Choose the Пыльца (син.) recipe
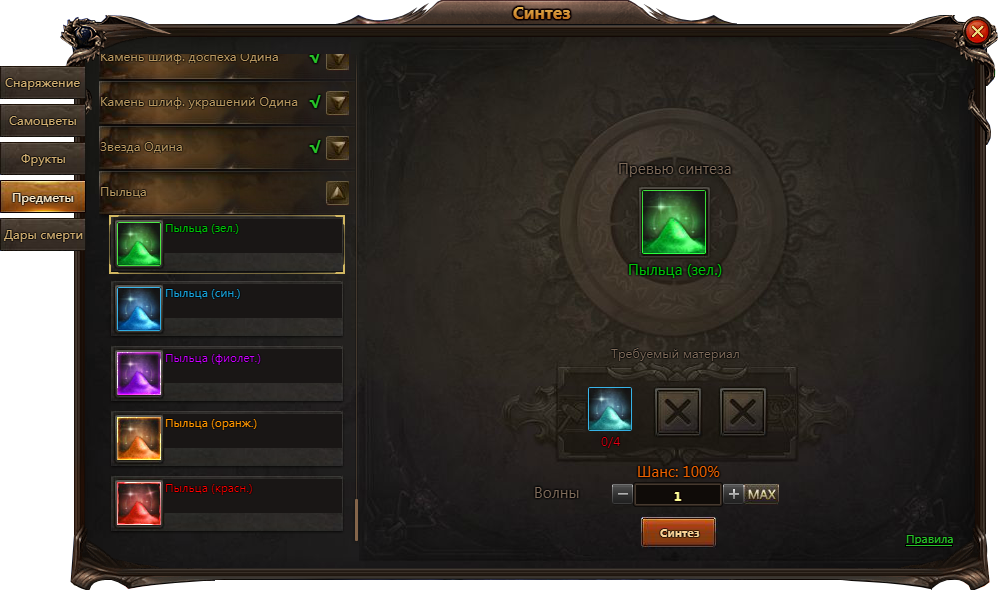This screenshot has height=590, width=998. [228, 308]
